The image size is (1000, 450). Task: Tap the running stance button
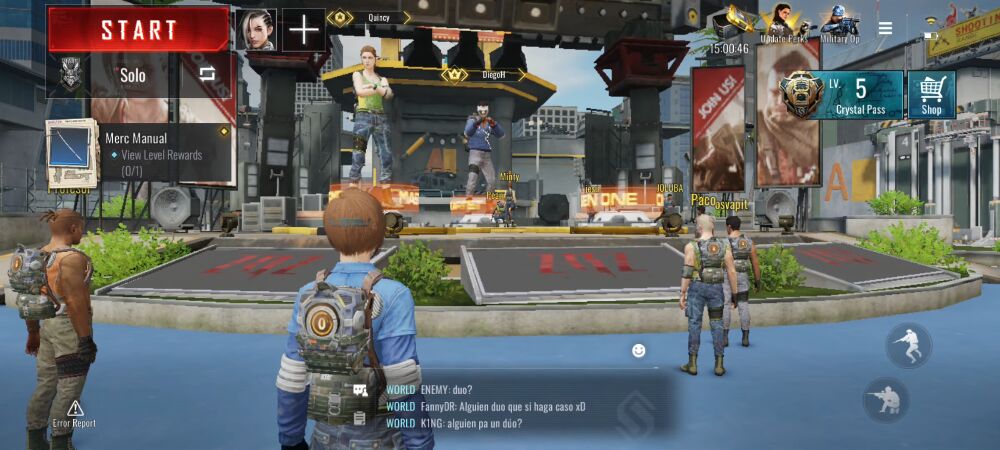(x=908, y=345)
